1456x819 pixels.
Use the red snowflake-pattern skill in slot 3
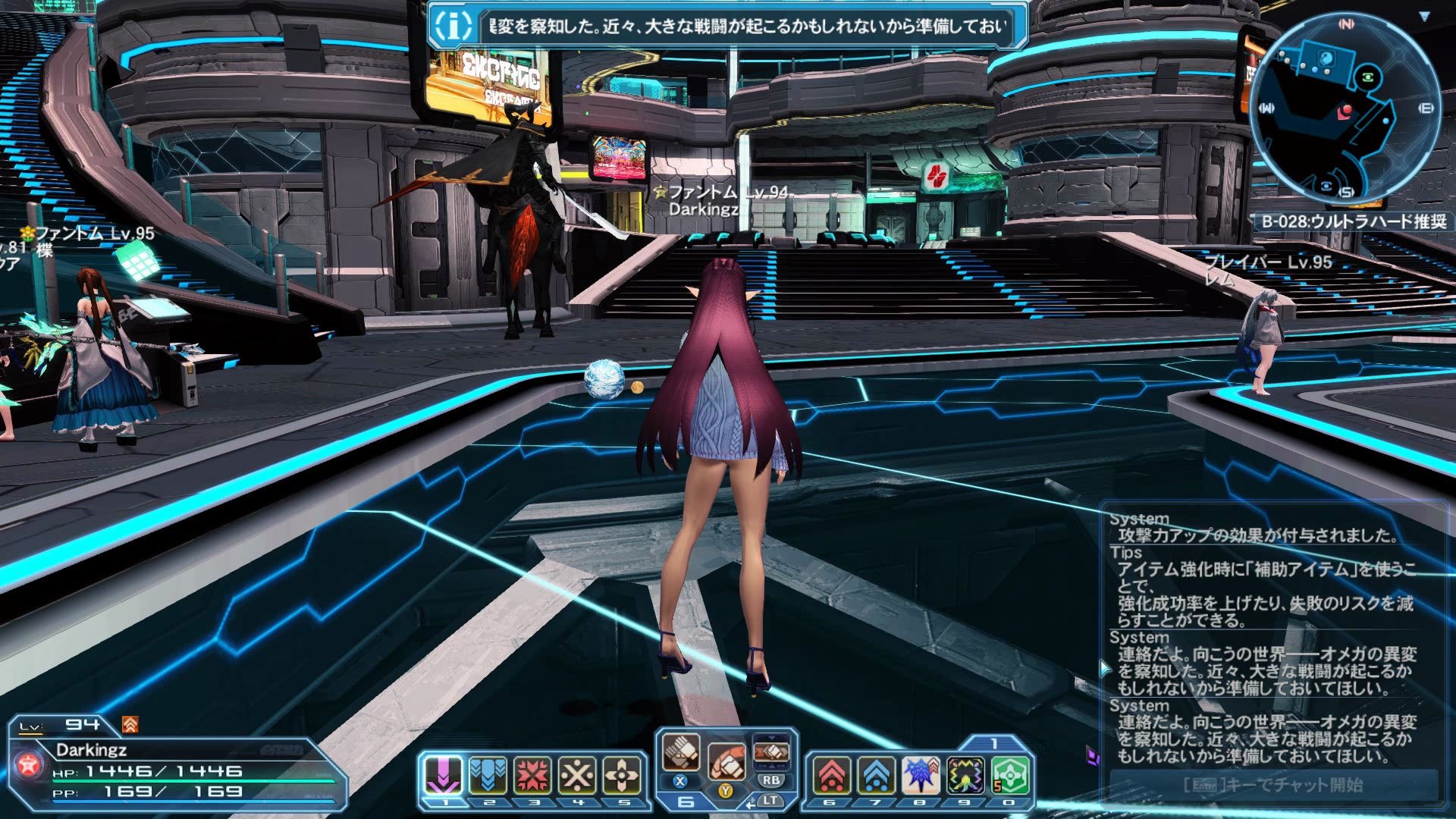pos(532,775)
